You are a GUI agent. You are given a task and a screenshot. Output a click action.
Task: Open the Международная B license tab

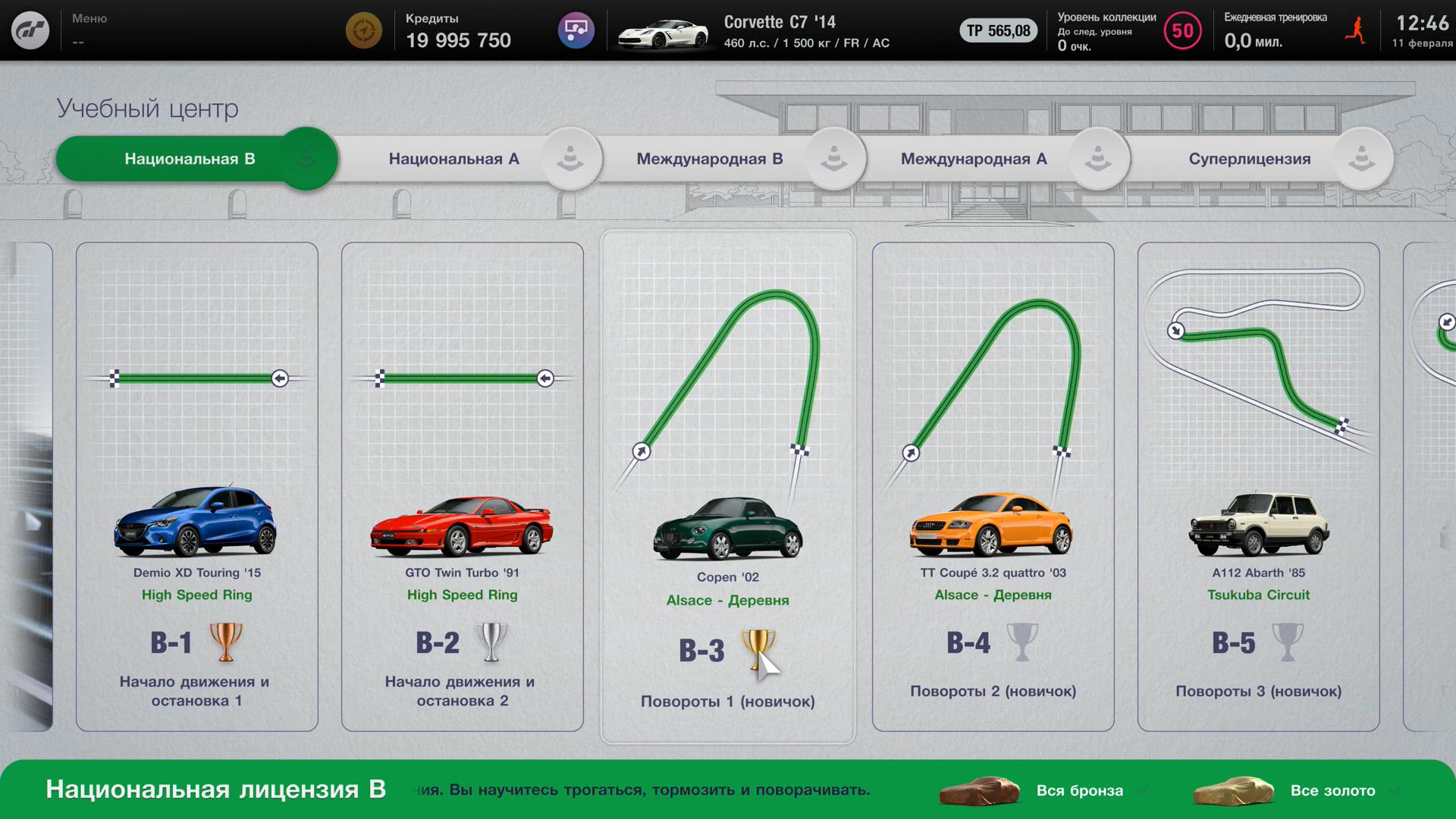pos(709,159)
